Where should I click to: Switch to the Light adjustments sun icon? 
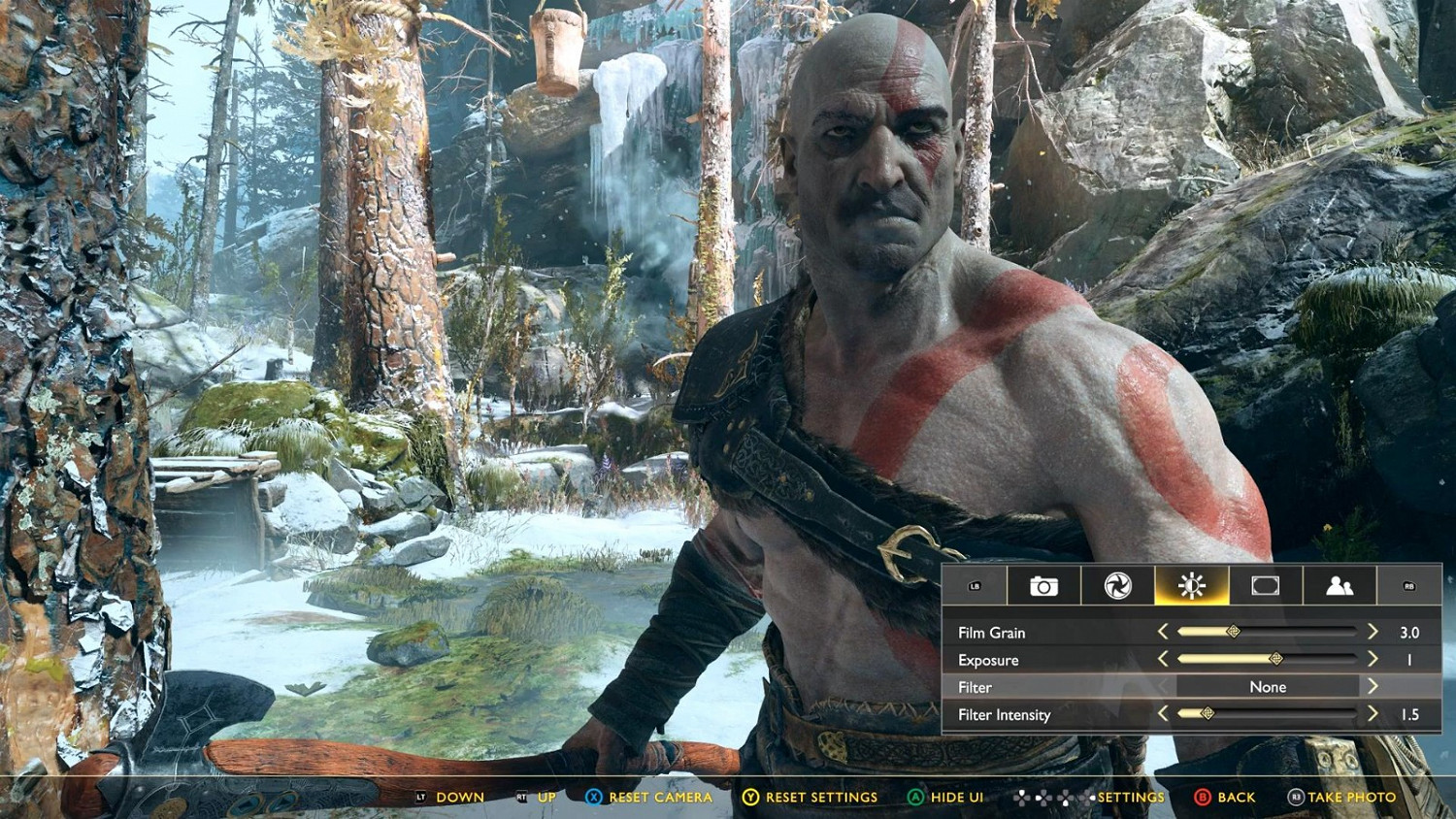tap(1191, 585)
